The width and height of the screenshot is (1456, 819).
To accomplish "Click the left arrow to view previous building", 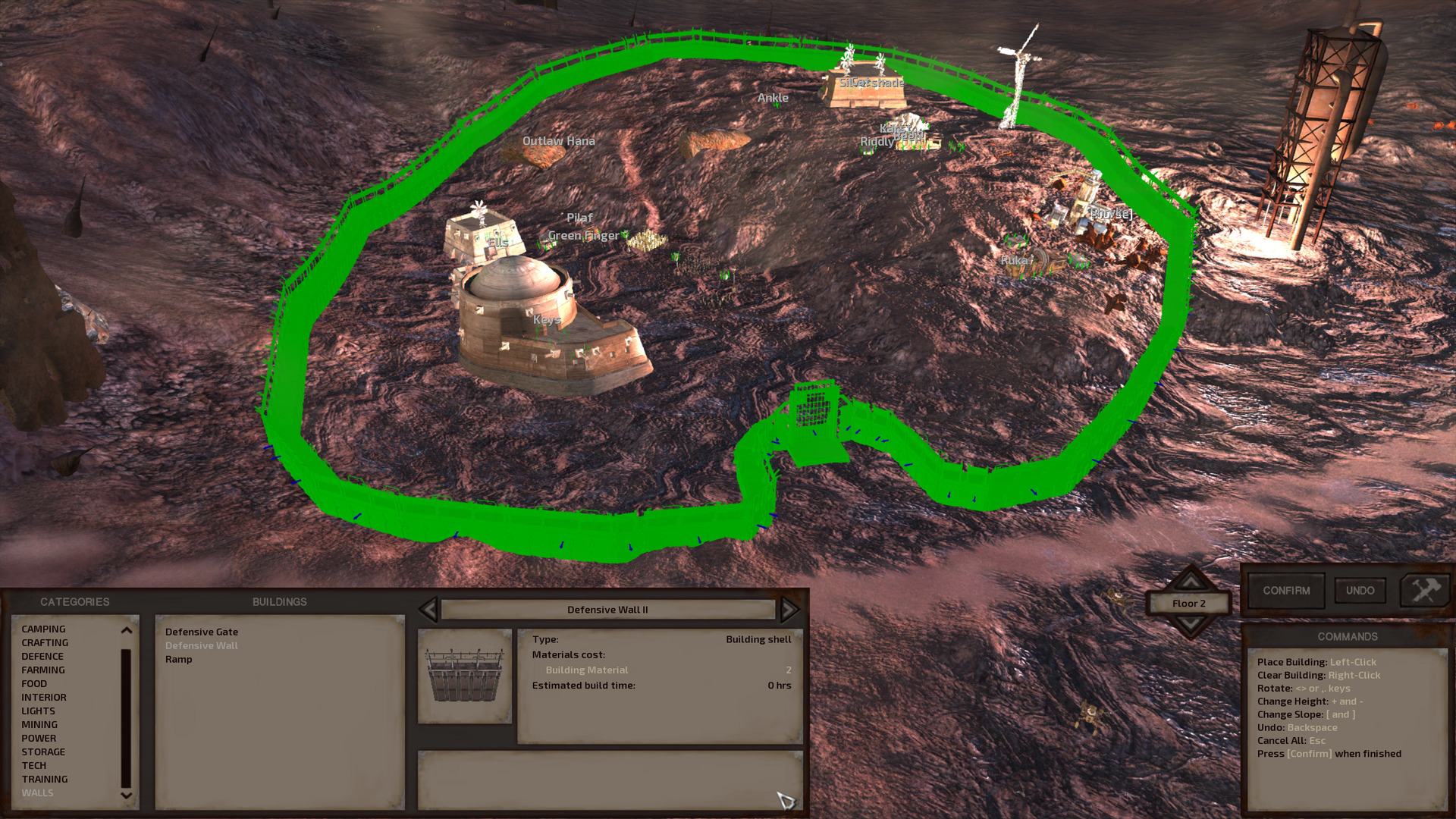I will [429, 609].
